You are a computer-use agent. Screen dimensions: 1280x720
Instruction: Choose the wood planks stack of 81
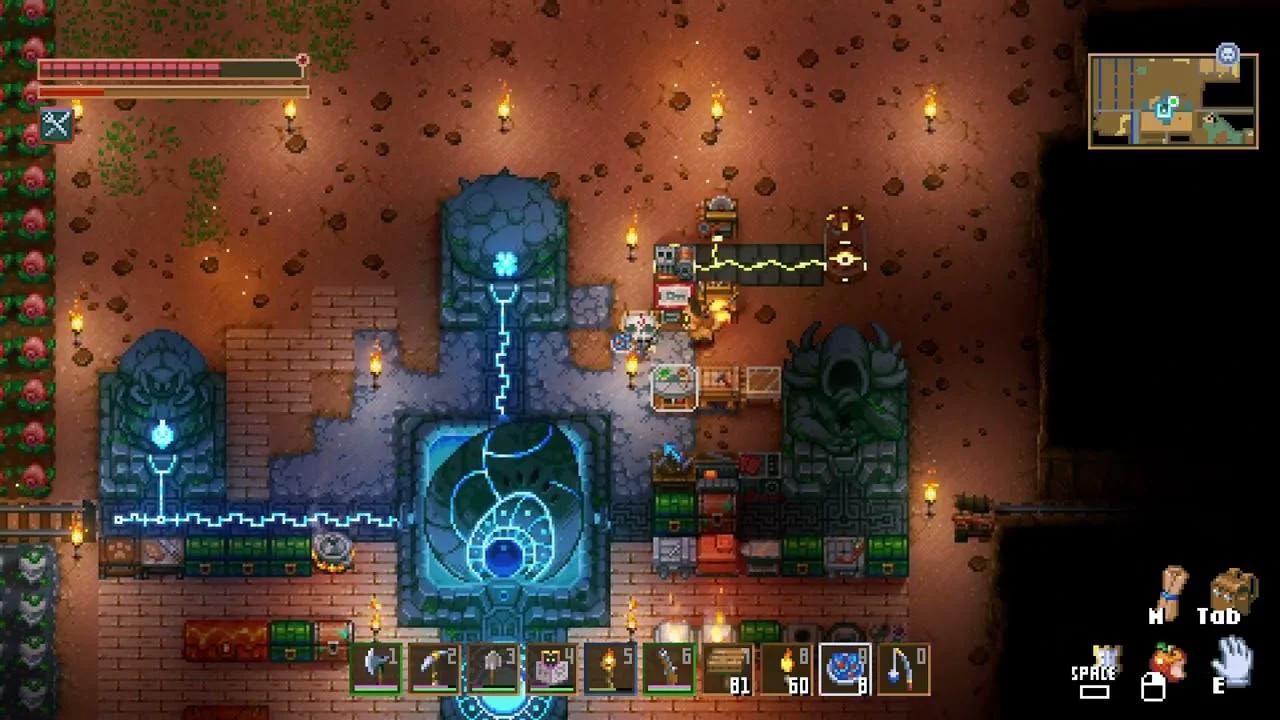click(728, 669)
